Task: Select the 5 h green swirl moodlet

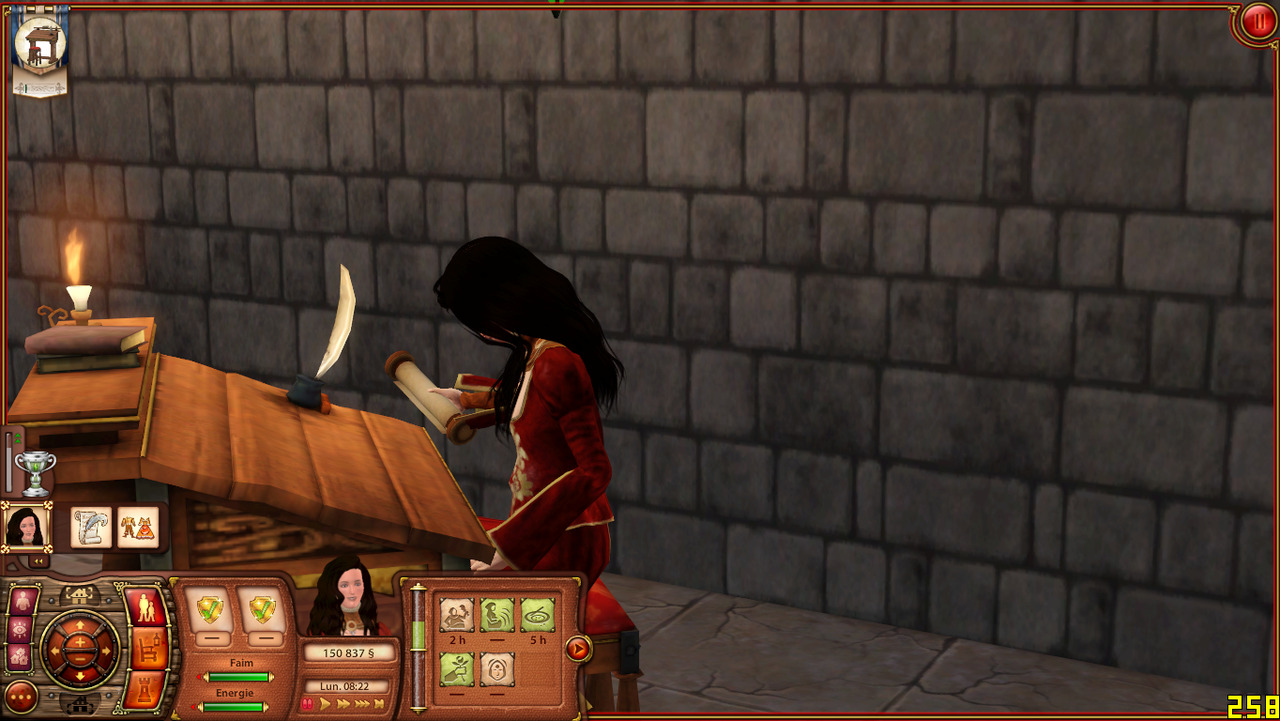Action: 537,614
